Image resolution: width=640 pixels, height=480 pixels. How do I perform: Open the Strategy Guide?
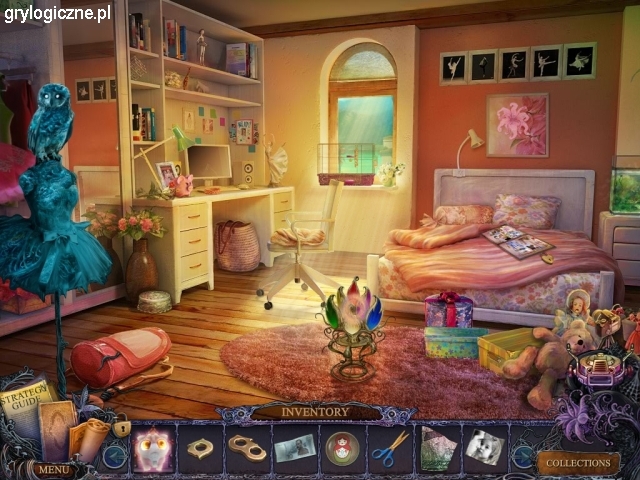(28, 401)
